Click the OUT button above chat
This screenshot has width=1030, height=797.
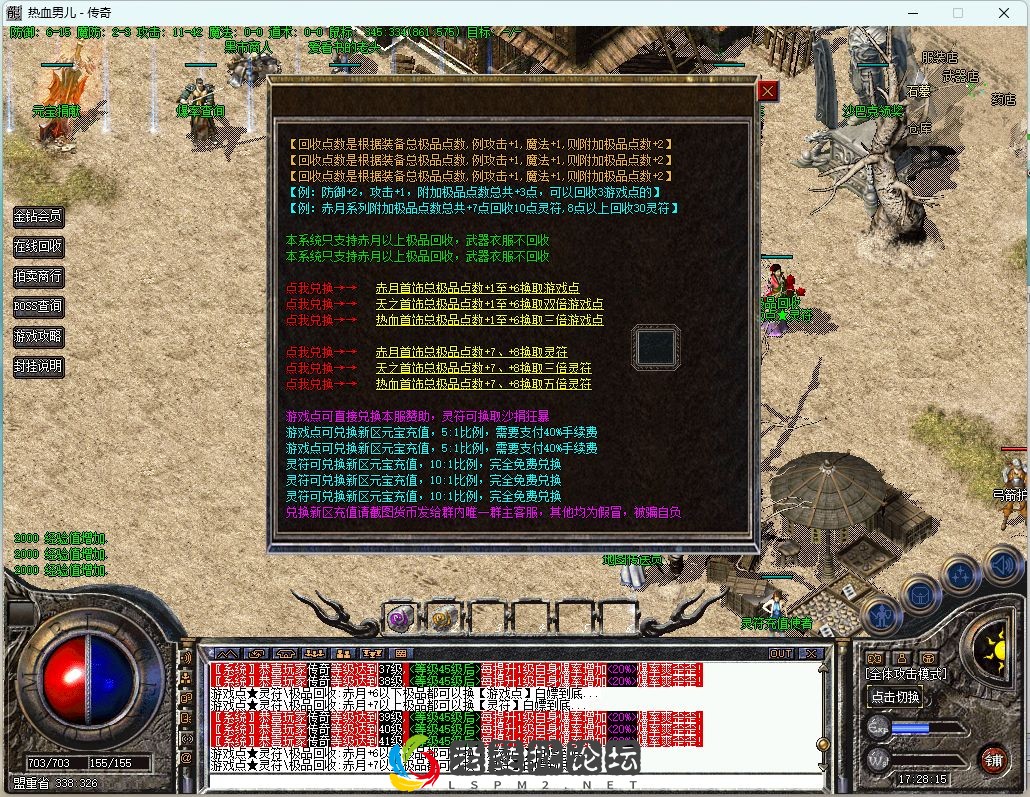pos(781,653)
